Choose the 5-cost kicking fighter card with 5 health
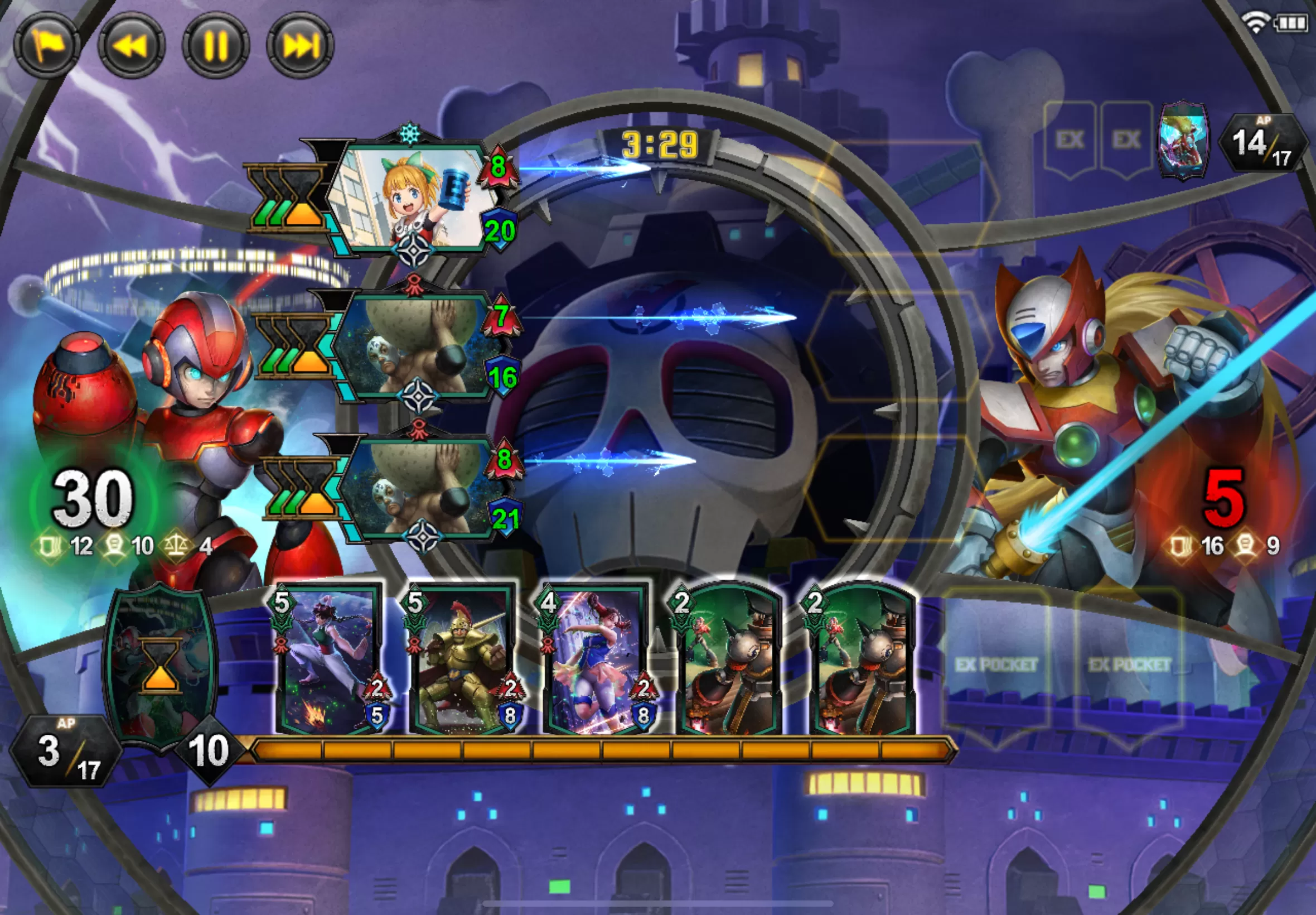 [x=330, y=659]
